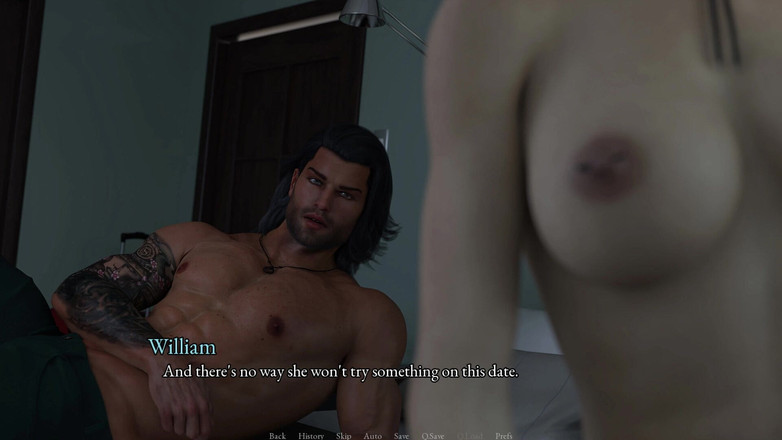
Task: Toggle Auto-advance mode
Action: 373,435
